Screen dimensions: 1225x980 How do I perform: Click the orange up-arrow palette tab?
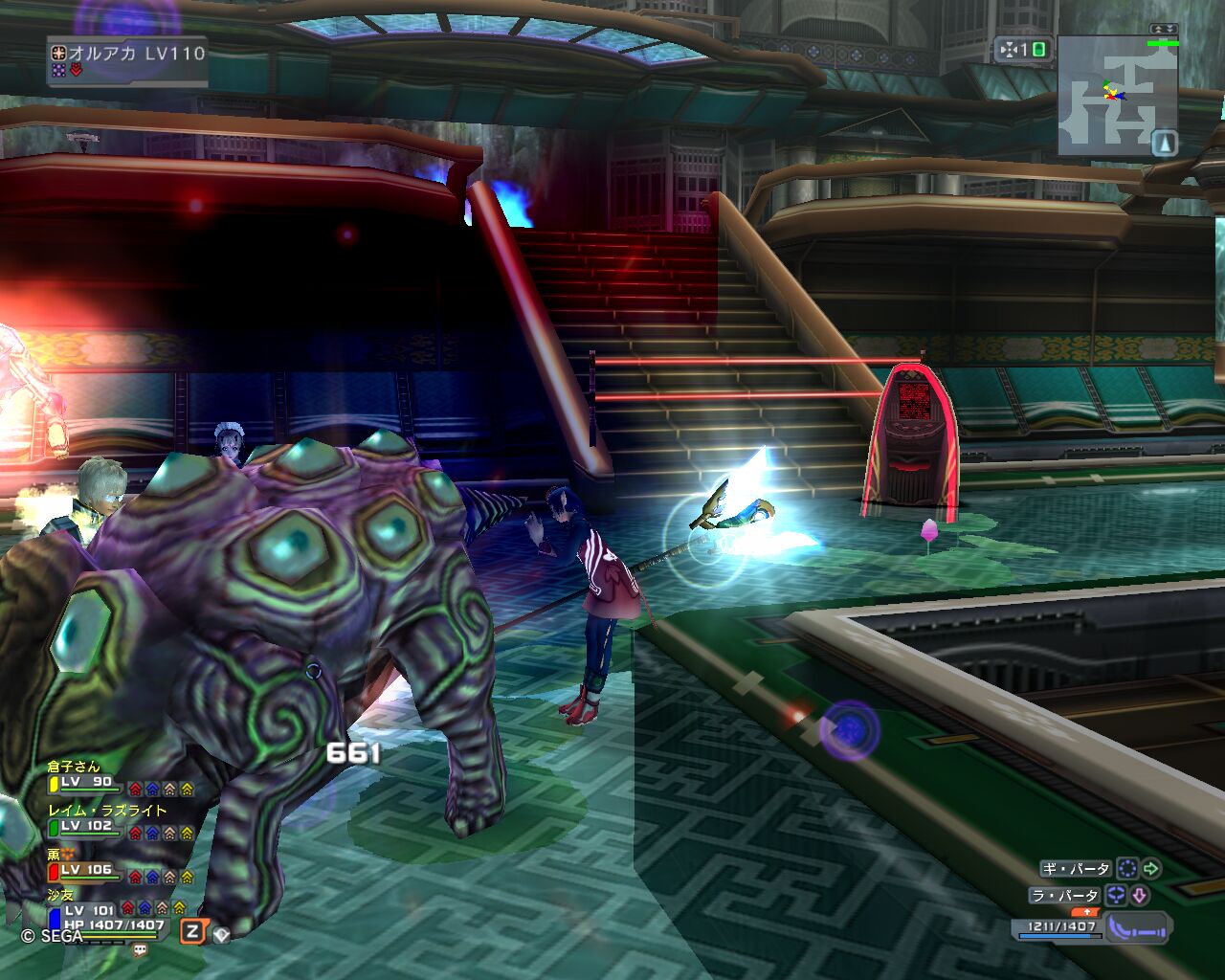pyautogui.click(x=1088, y=912)
